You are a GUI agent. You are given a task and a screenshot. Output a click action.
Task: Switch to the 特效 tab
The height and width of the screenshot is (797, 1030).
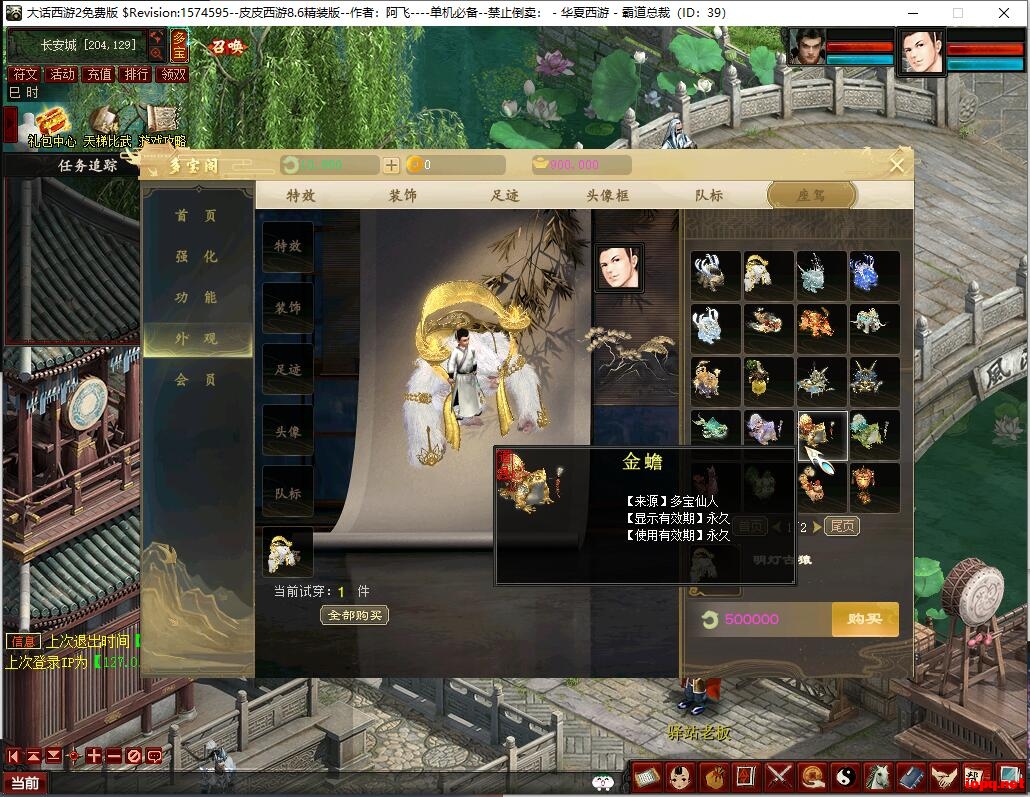pyautogui.click(x=300, y=195)
